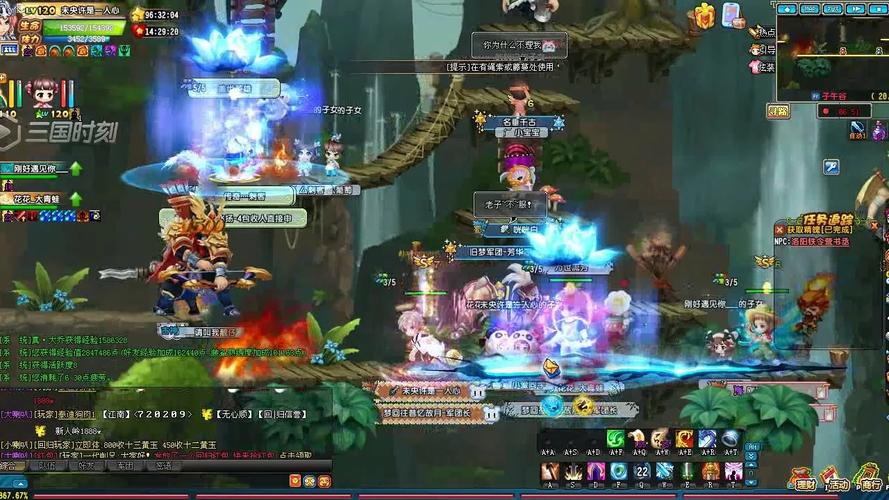Use the silver ring skill (A+T)
Screen dimensions: 889x500
click(730, 440)
